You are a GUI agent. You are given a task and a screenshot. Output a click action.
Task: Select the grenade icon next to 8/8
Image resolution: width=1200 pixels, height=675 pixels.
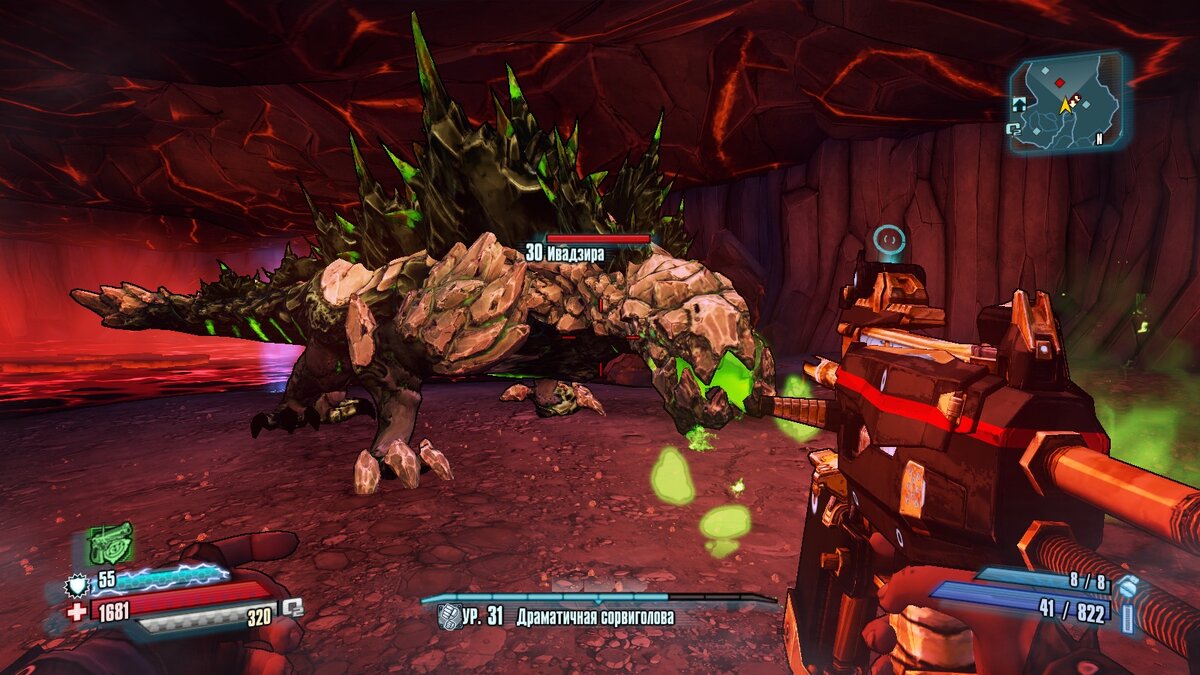point(1127,587)
